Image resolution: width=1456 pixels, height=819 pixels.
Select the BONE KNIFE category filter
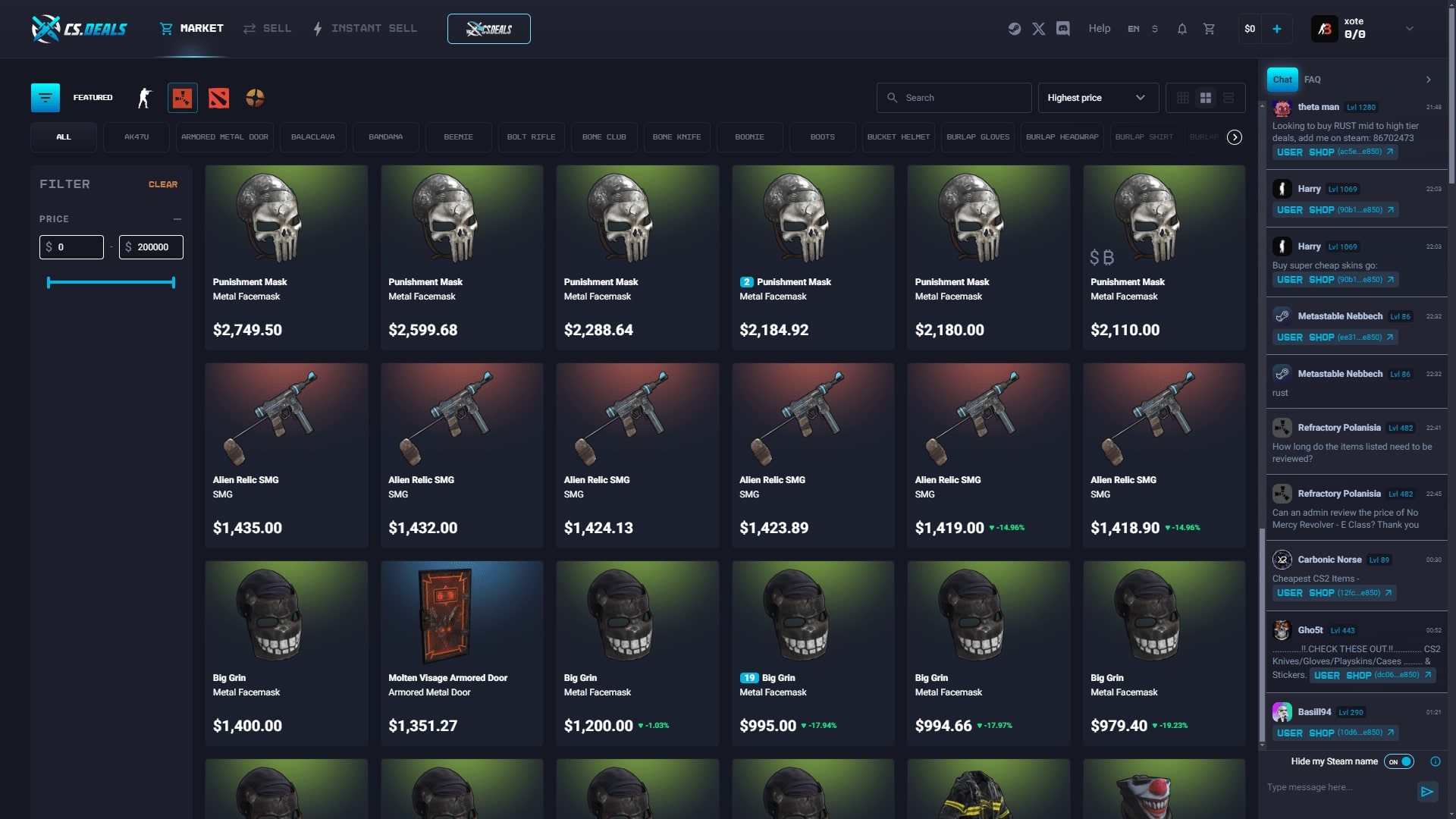[677, 137]
